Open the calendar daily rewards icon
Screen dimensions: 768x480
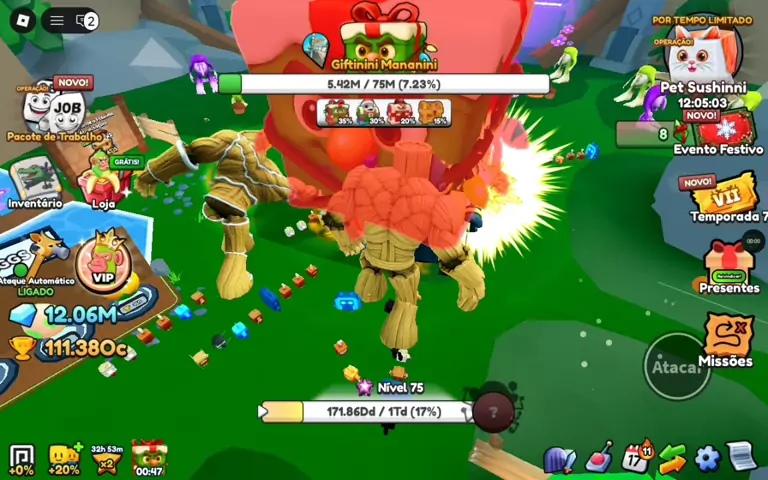tap(636, 458)
